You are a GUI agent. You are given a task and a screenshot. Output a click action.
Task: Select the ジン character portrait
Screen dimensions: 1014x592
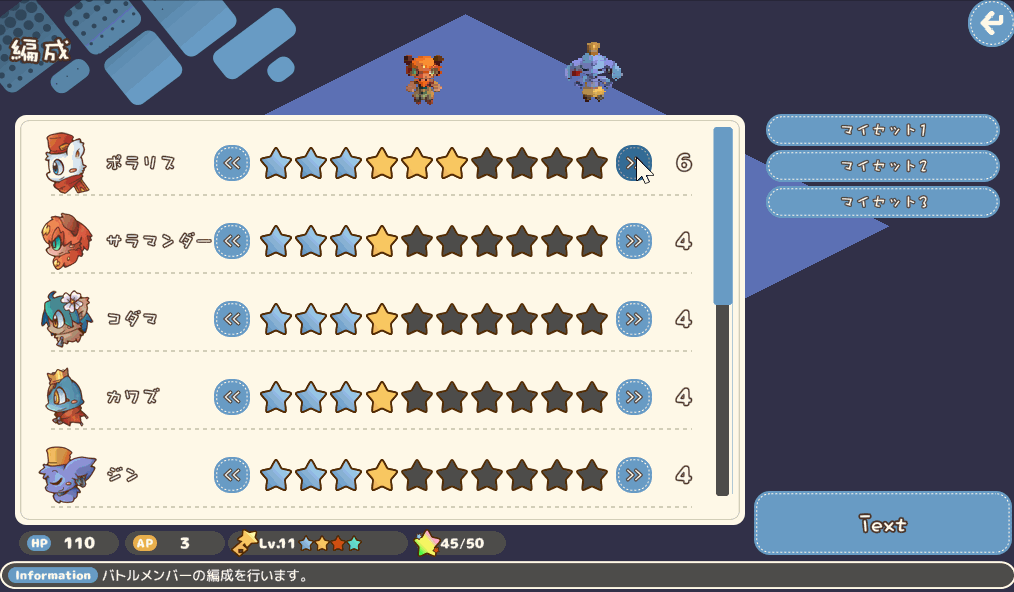(67, 475)
